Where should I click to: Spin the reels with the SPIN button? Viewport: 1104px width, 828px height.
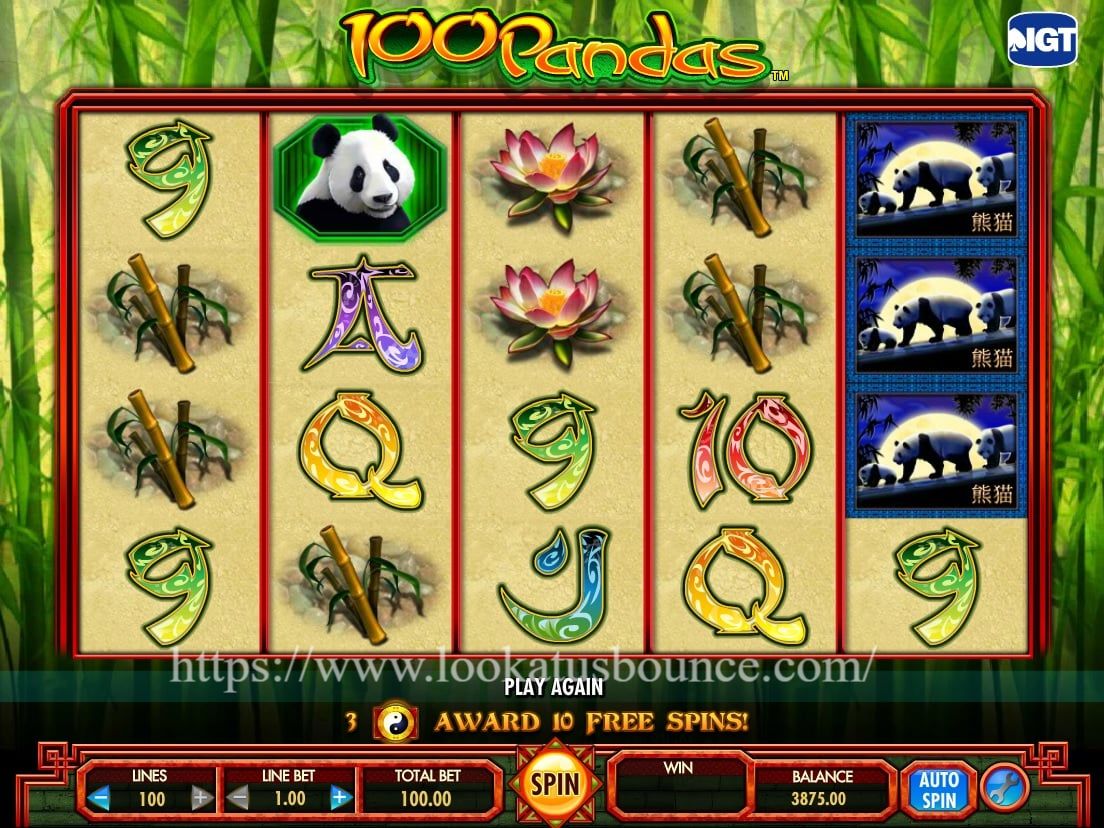555,784
